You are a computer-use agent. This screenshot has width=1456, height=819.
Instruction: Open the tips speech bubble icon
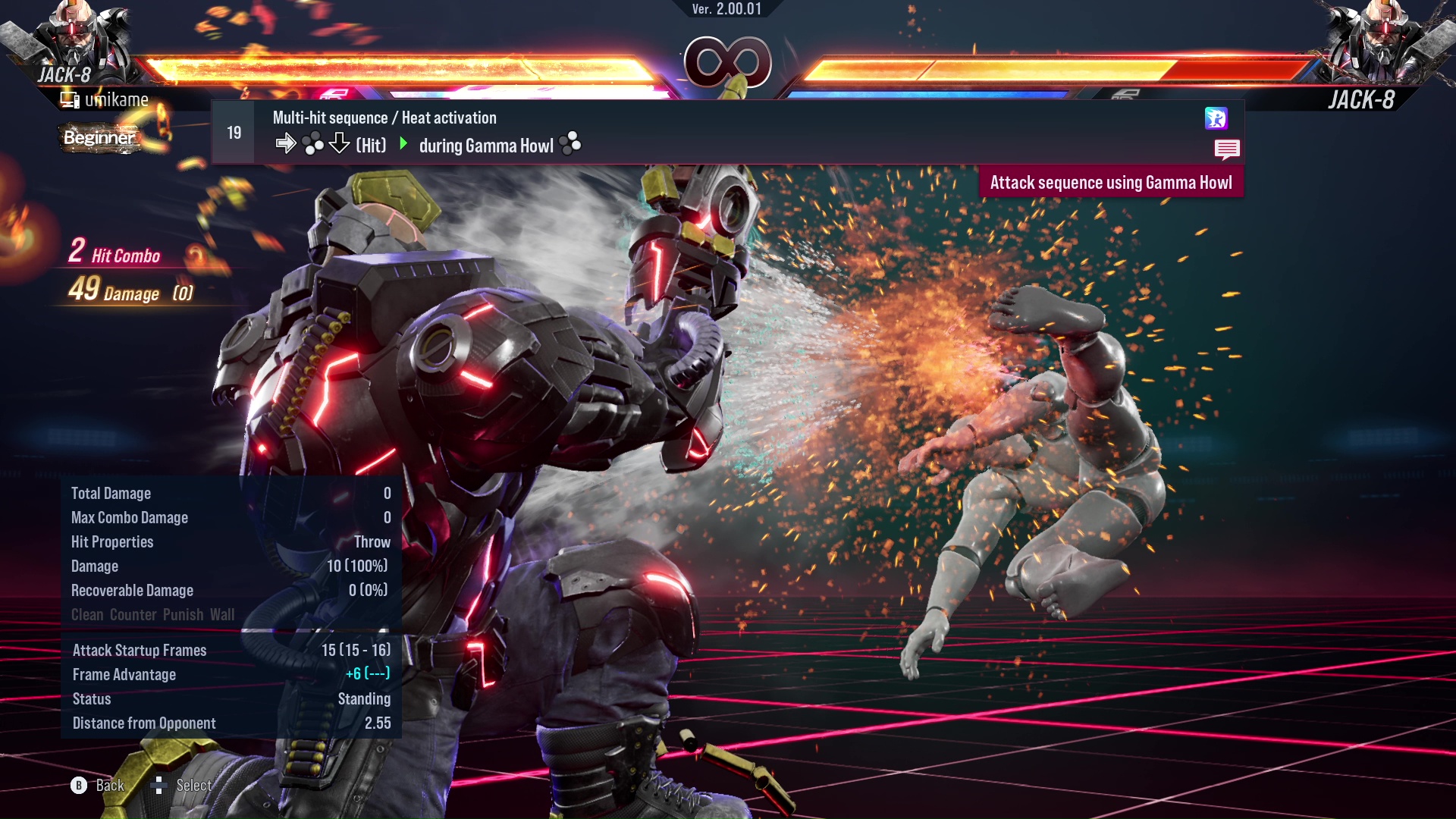click(1228, 149)
